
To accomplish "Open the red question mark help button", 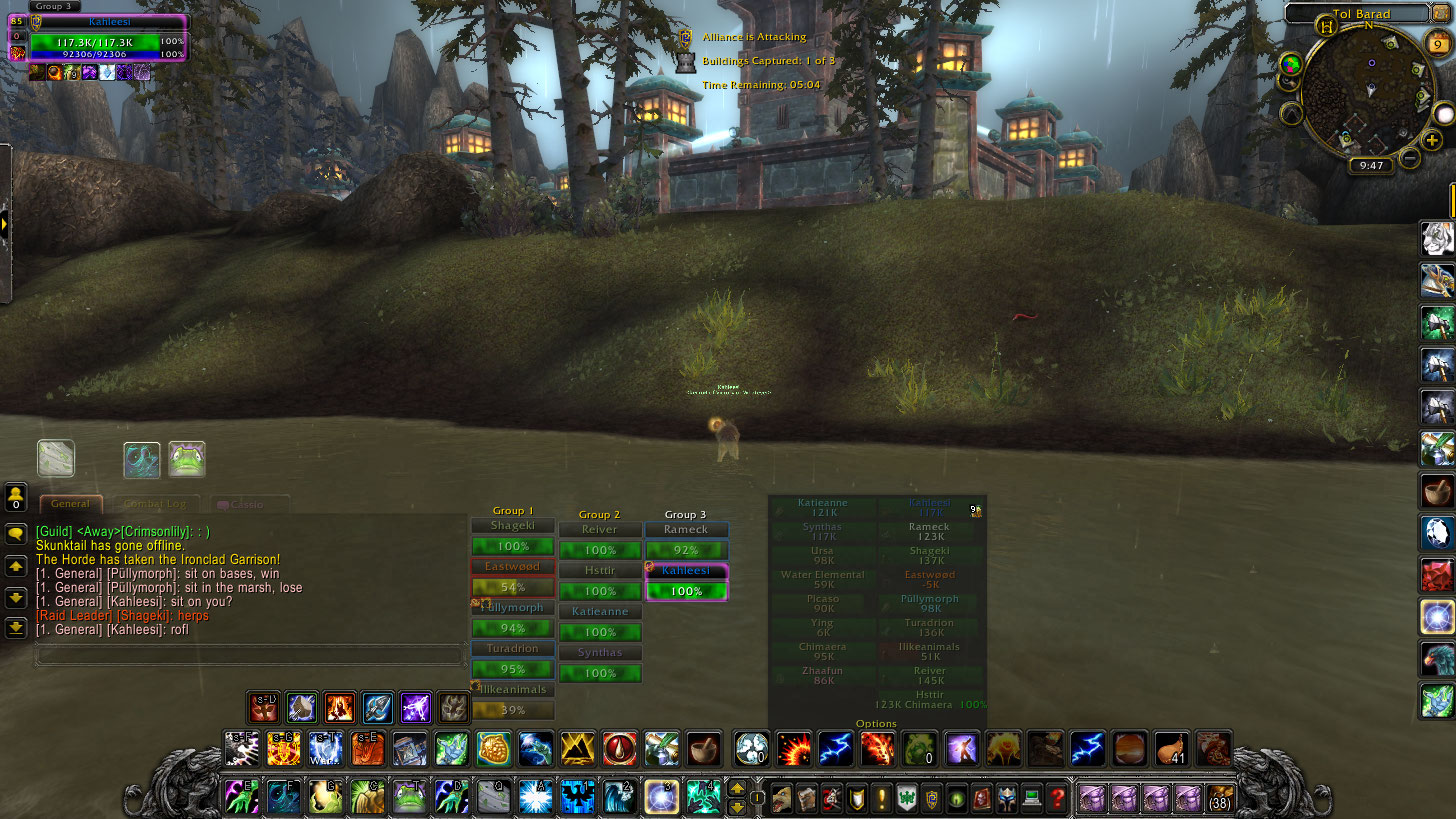I will [1058, 798].
